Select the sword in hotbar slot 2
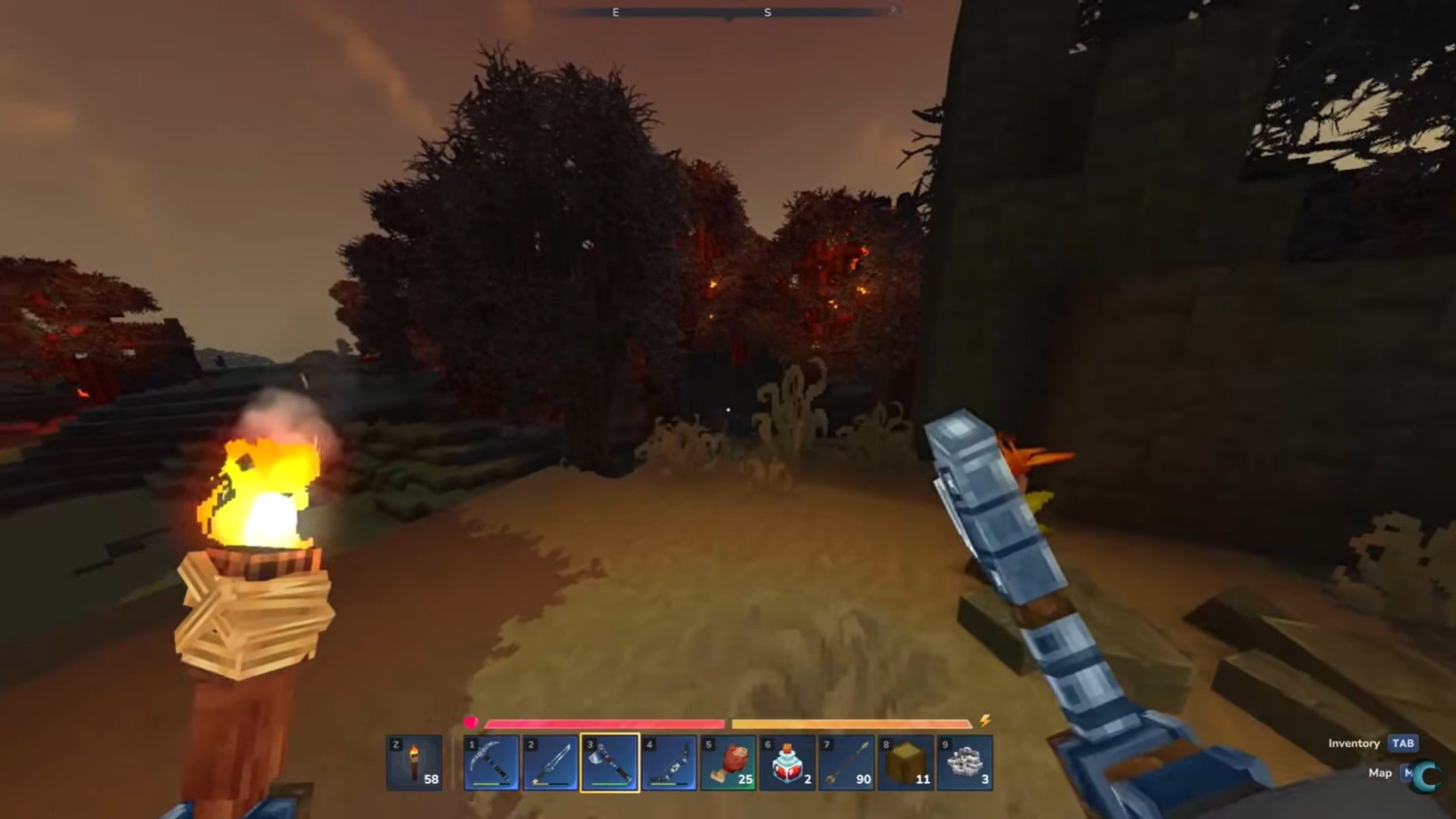 point(550,762)
